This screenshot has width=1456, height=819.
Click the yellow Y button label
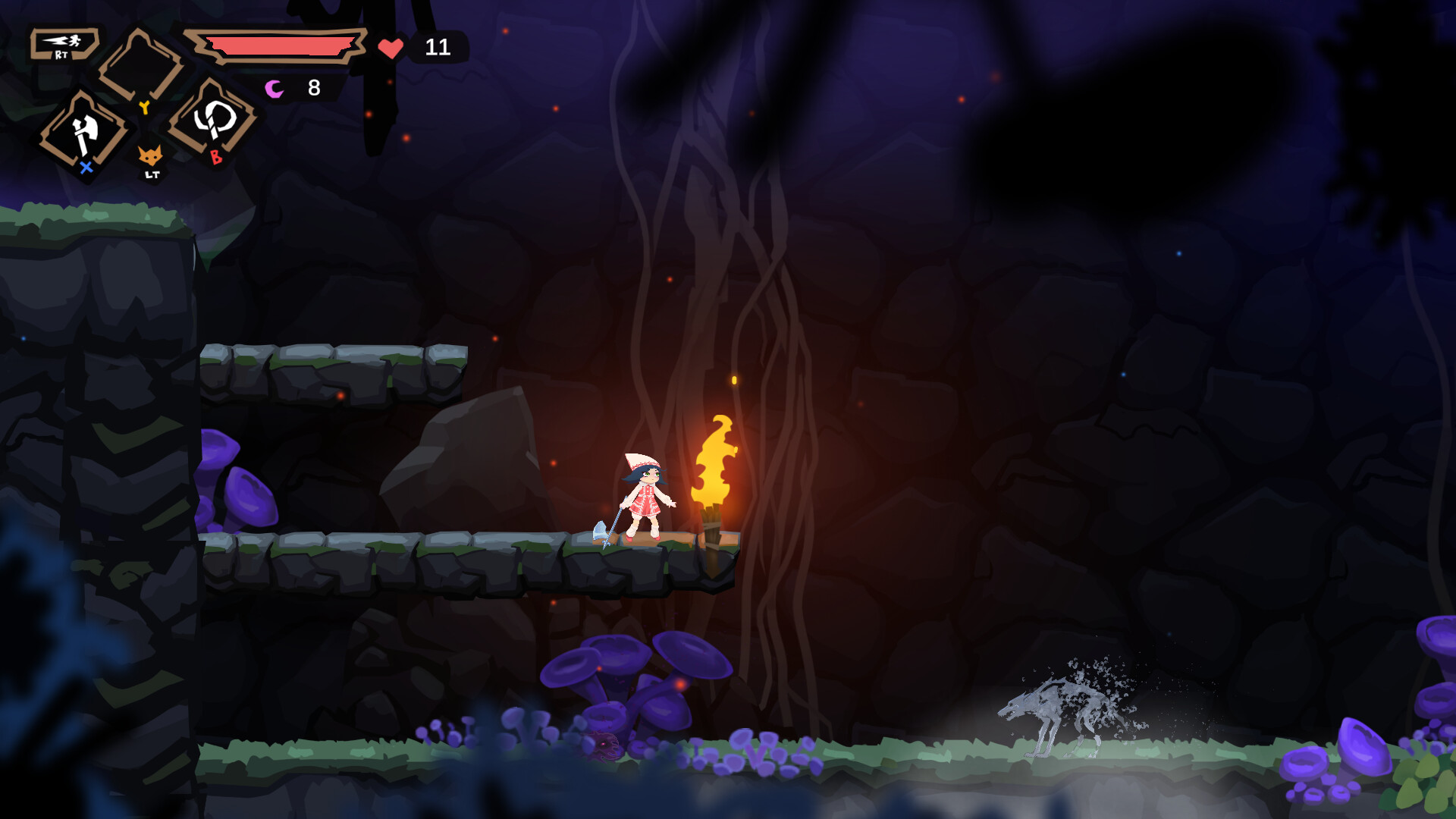tap(146, 106)
